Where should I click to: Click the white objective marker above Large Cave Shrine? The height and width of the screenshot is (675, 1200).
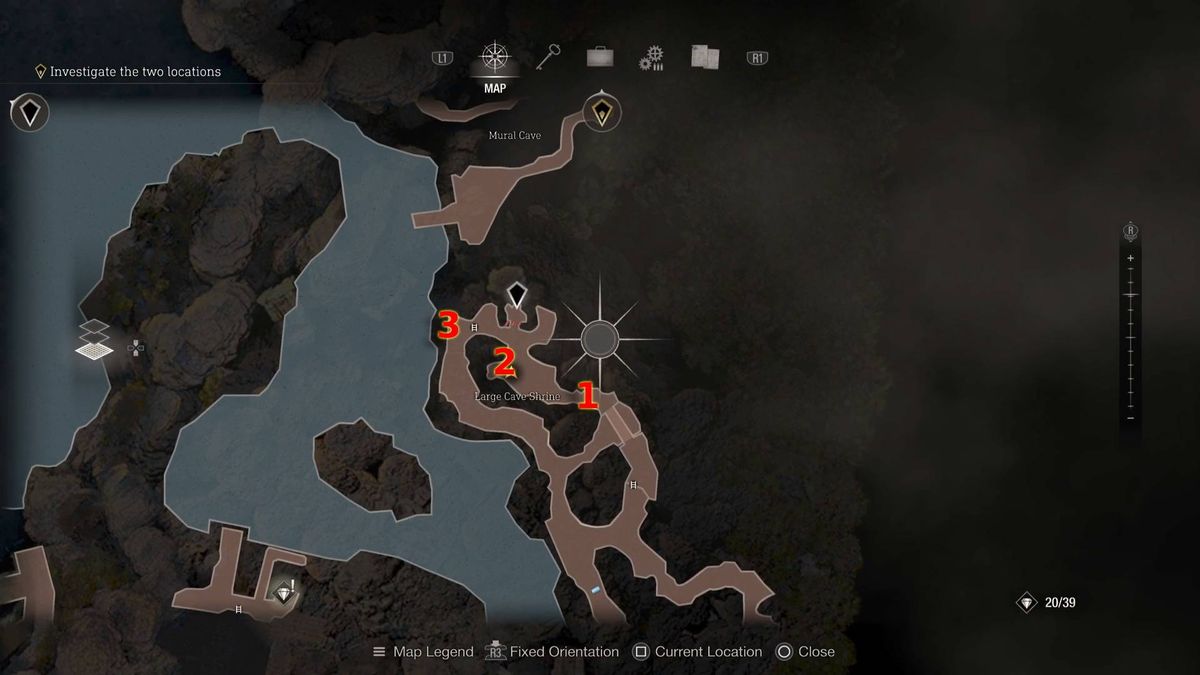[516, 295]
